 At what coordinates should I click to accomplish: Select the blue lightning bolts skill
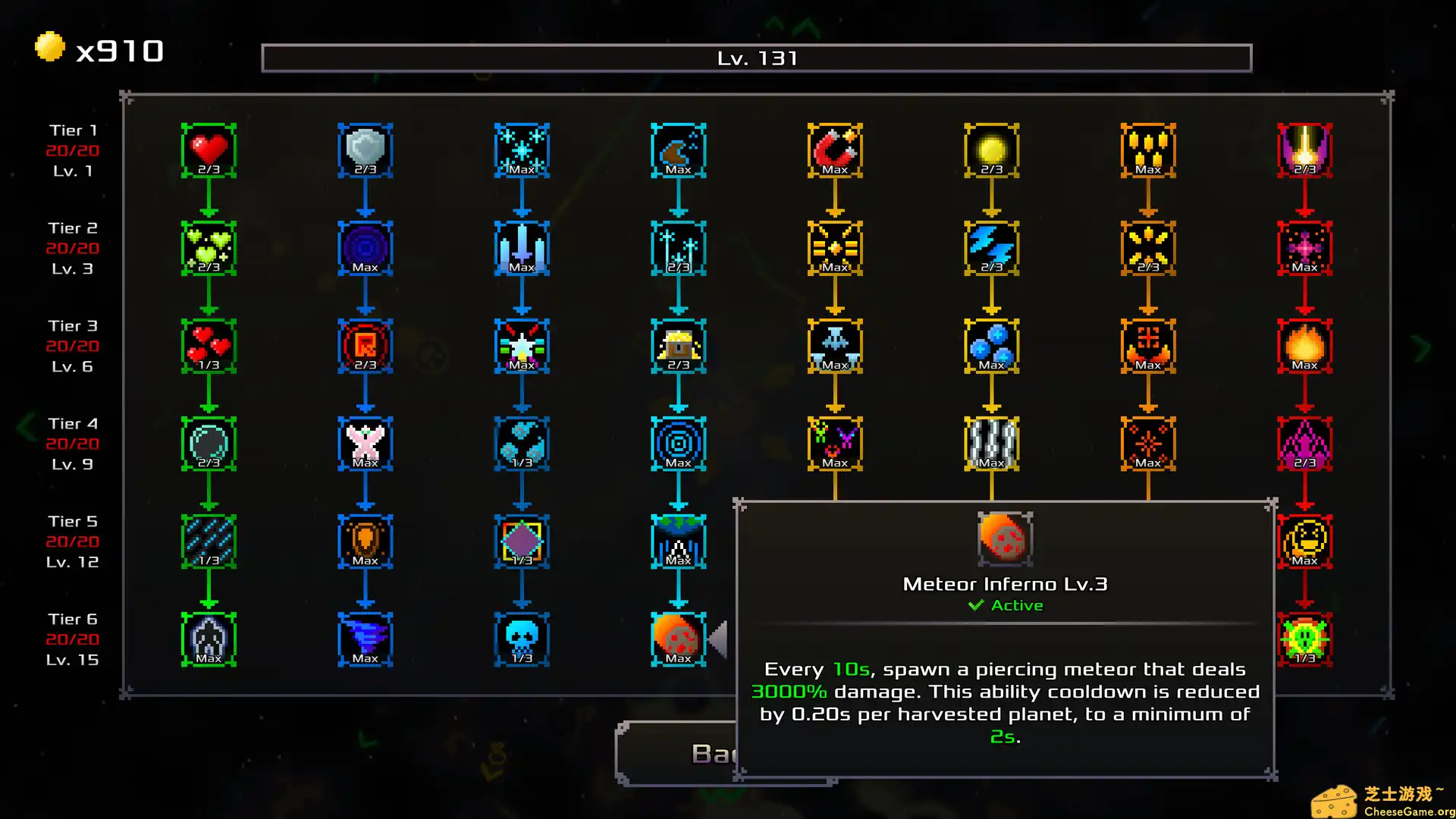coord(991,248)
